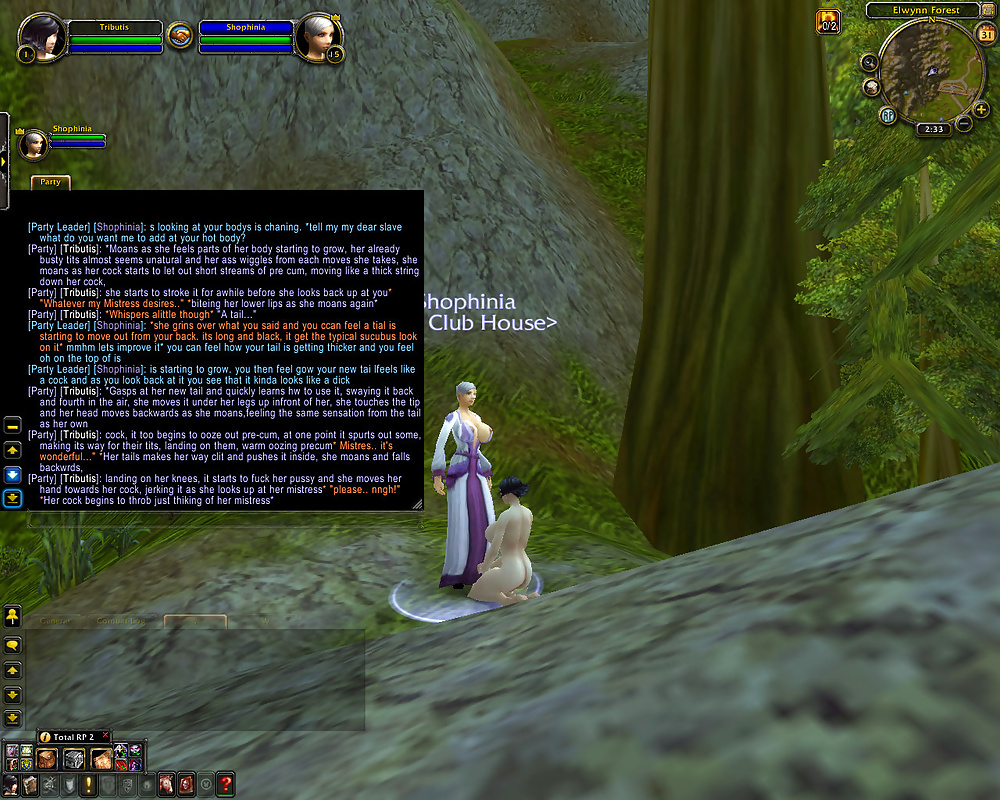
Task: Click the RP addon minimap button
Action: 887,114
